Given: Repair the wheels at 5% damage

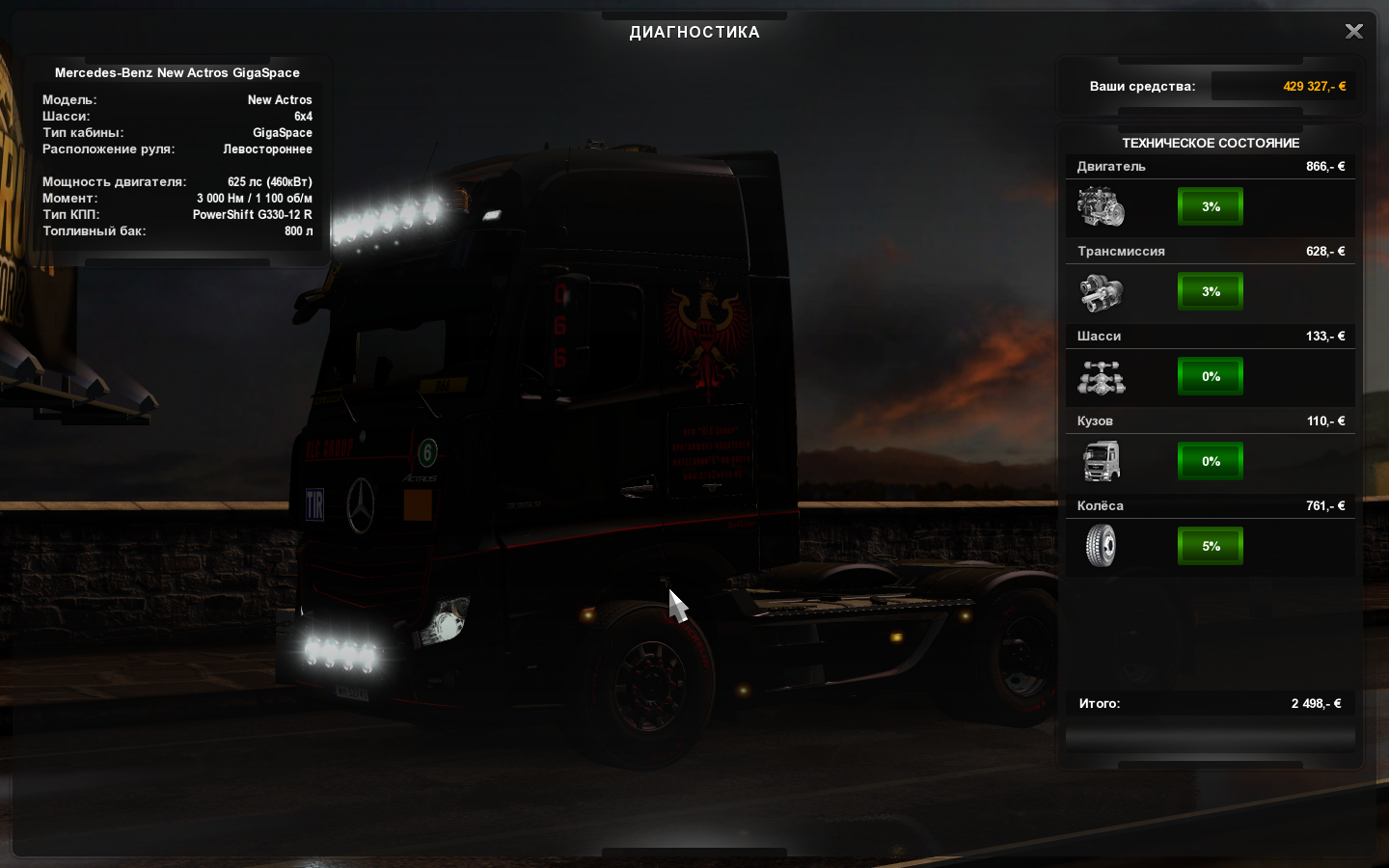Looking at the screenshot, I should (x=1211, y=546).
